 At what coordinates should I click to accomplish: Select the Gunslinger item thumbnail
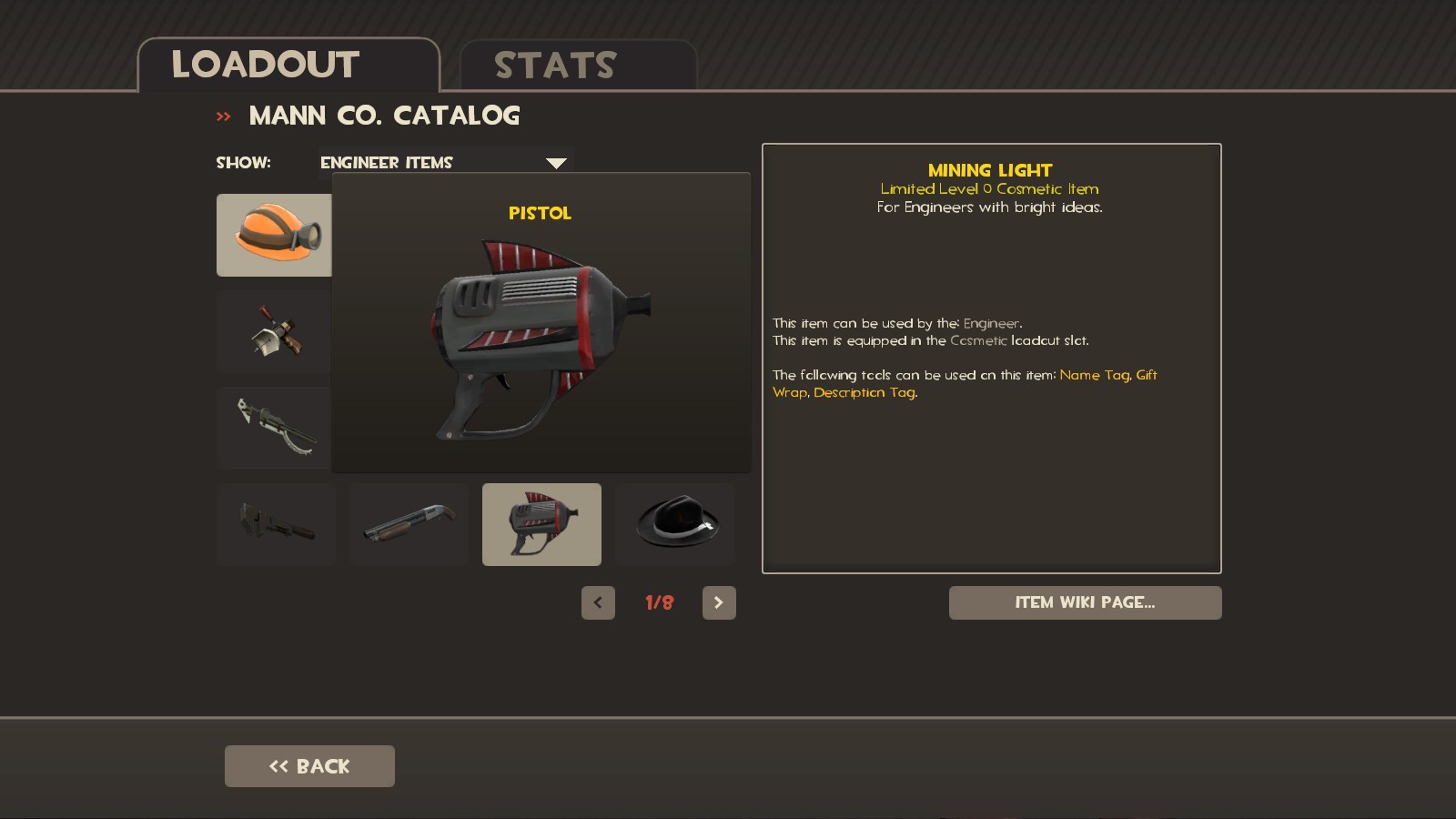tap(273, 331)
